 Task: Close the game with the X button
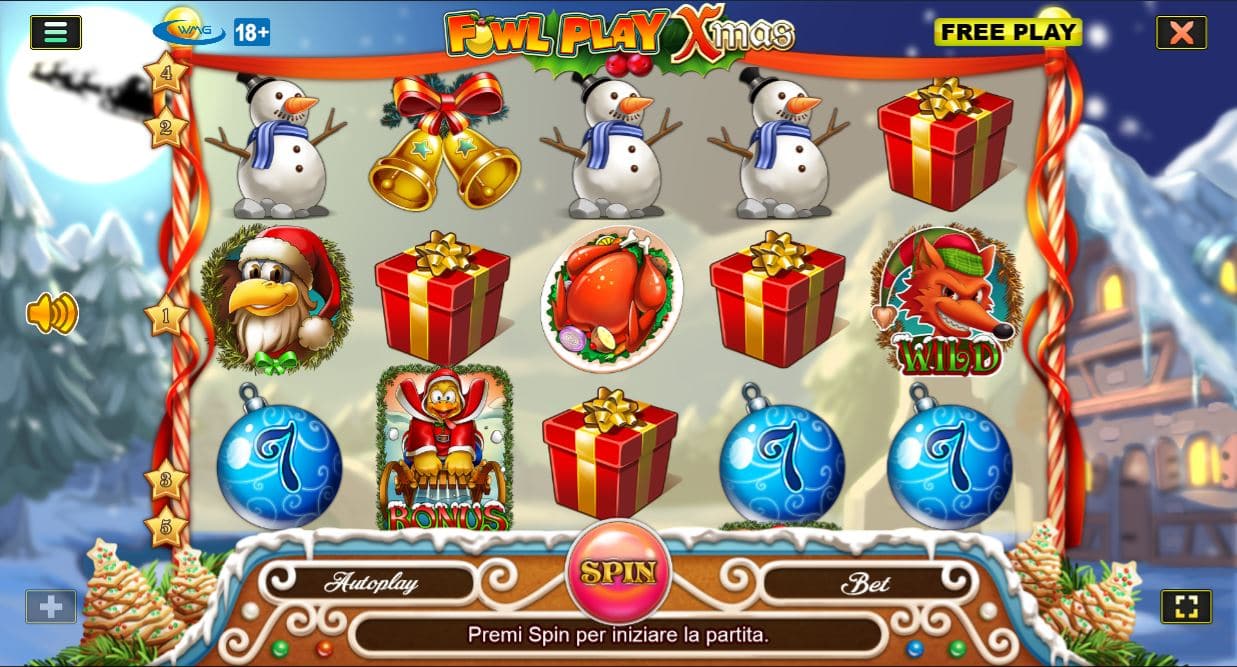click(1181, 32)
